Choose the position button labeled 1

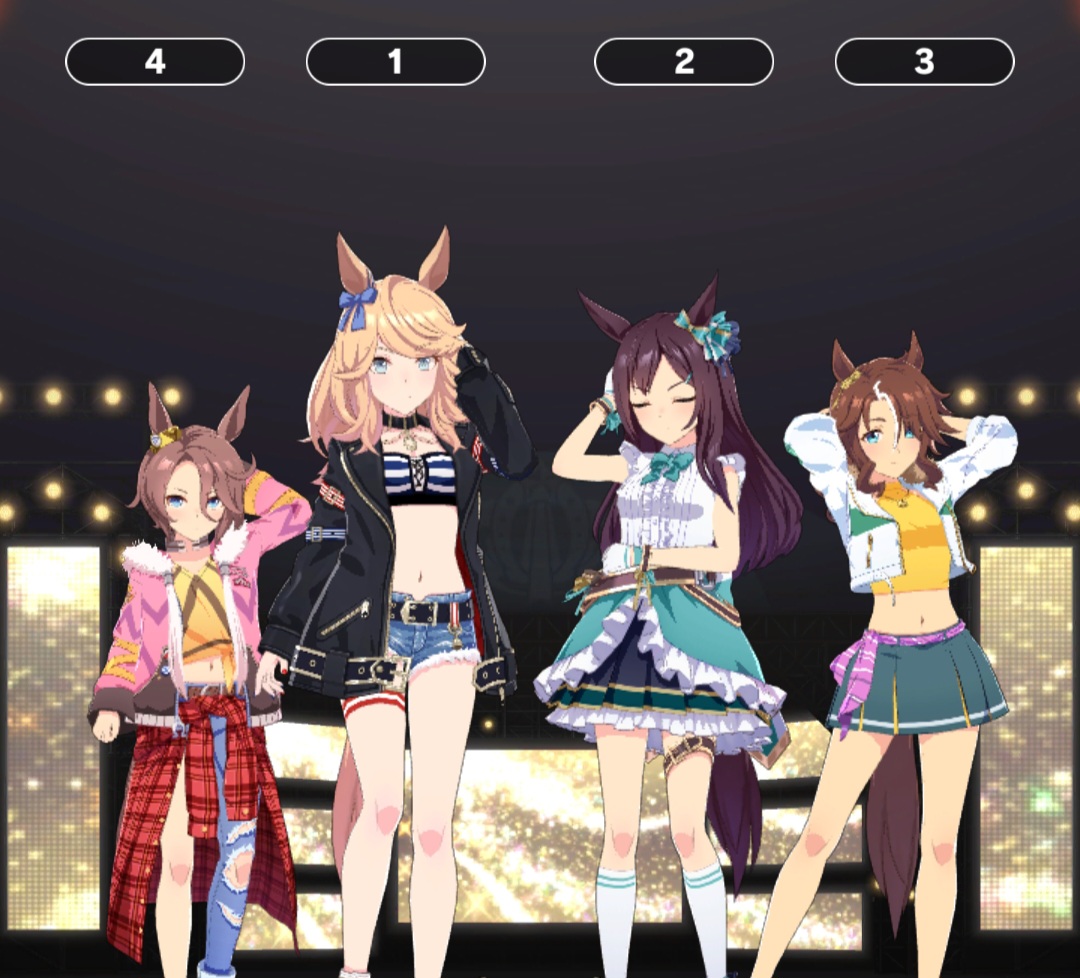click(x=395, y=62)
